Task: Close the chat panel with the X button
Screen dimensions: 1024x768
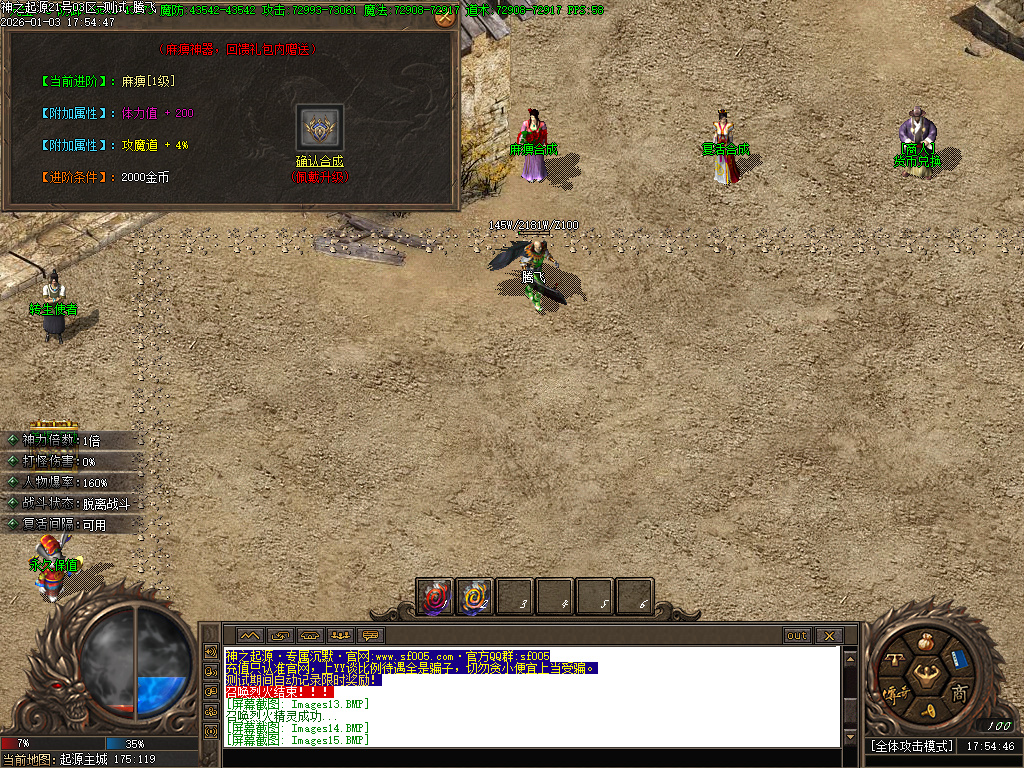Action: point(828,635)
